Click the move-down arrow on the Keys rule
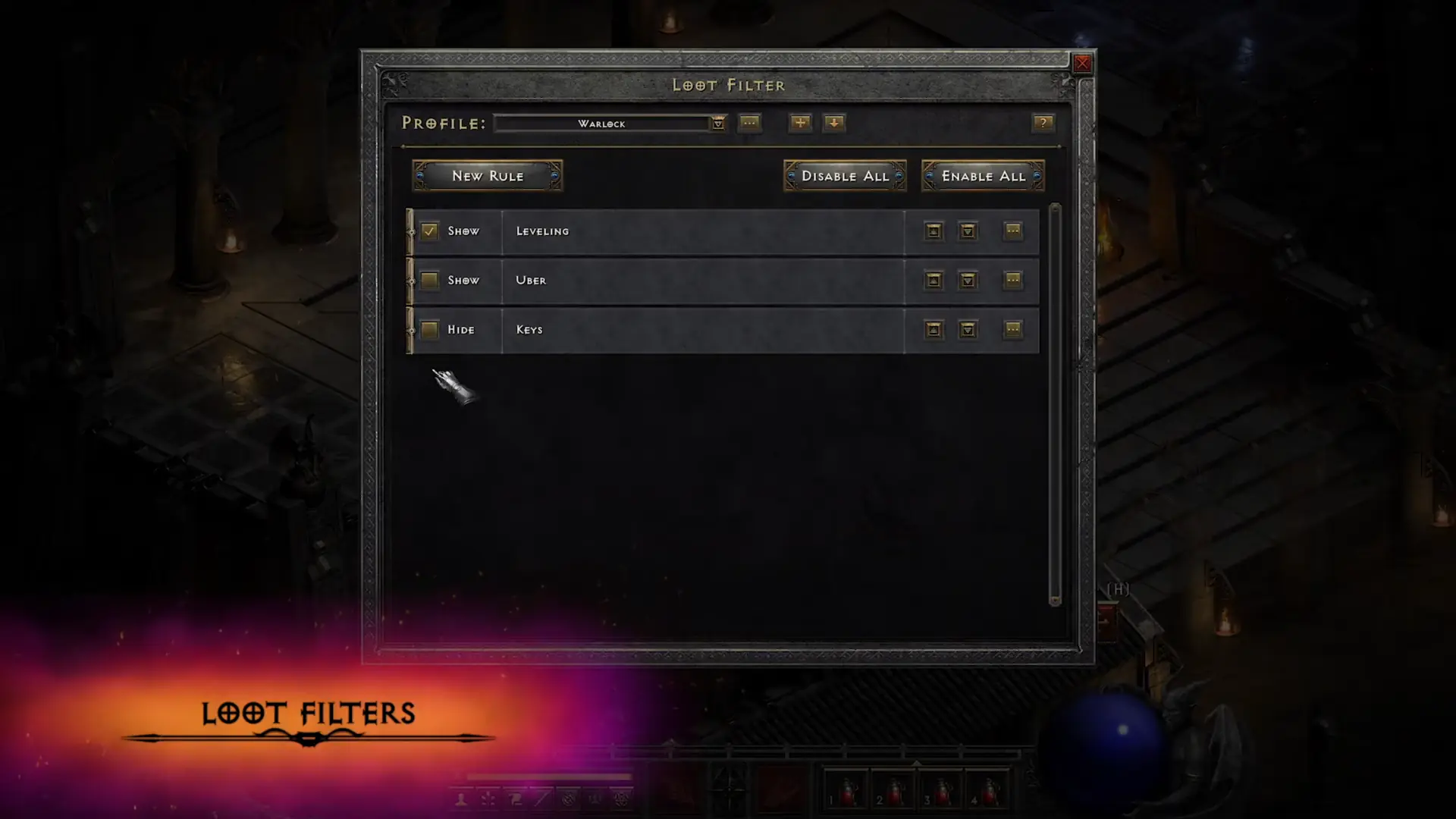Image resolution: width=1456 pixels, height=819 pixels. [x=968, y=330]
